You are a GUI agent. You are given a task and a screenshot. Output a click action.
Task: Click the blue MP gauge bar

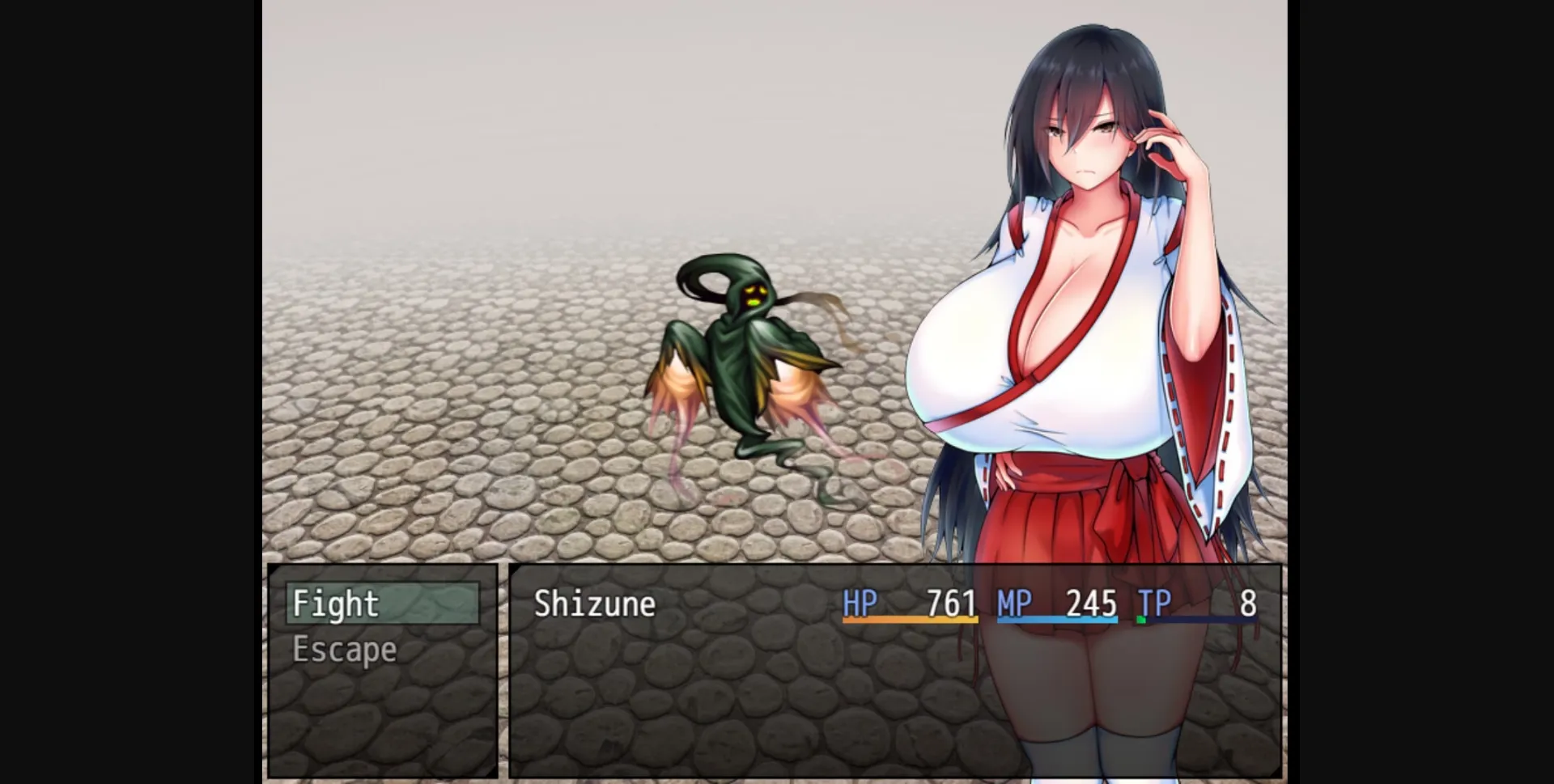click(x=1058, y=623)
